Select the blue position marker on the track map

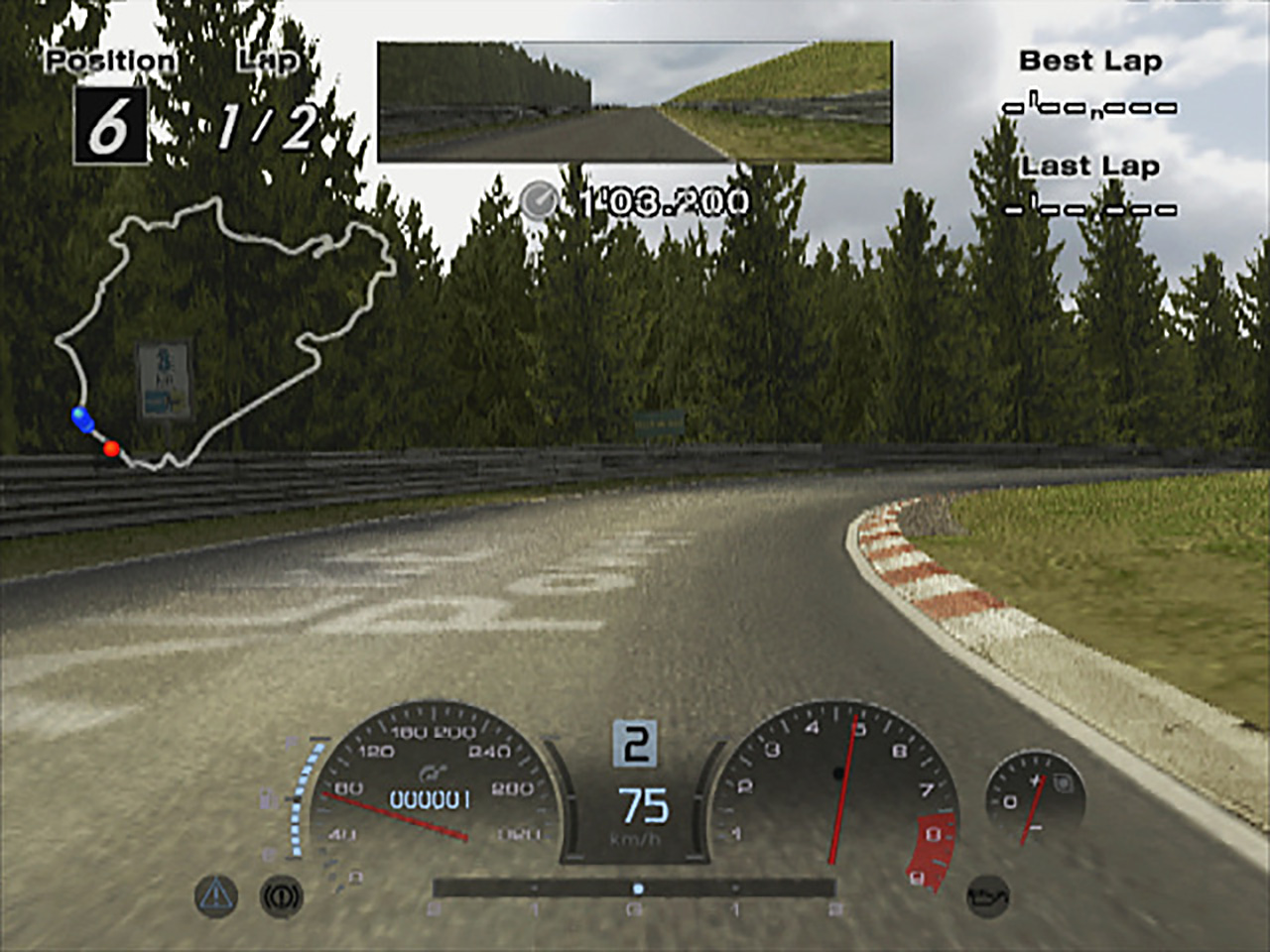(x=82, y=417)
